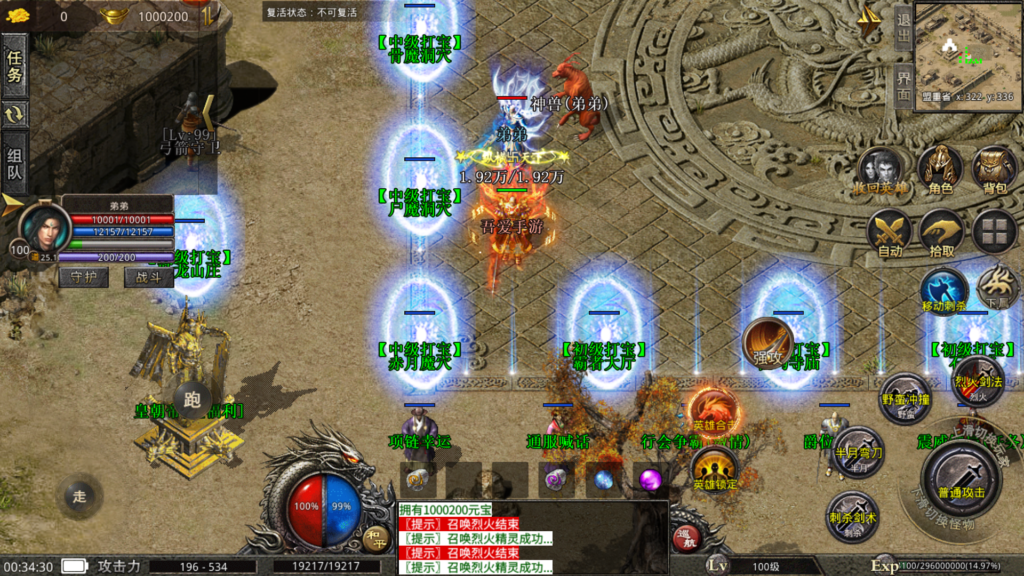Tap the 跑 run button
Image resolution: width=1024 pixels, height=576 pixels.
pyautogui.click(x=194, y=399)
